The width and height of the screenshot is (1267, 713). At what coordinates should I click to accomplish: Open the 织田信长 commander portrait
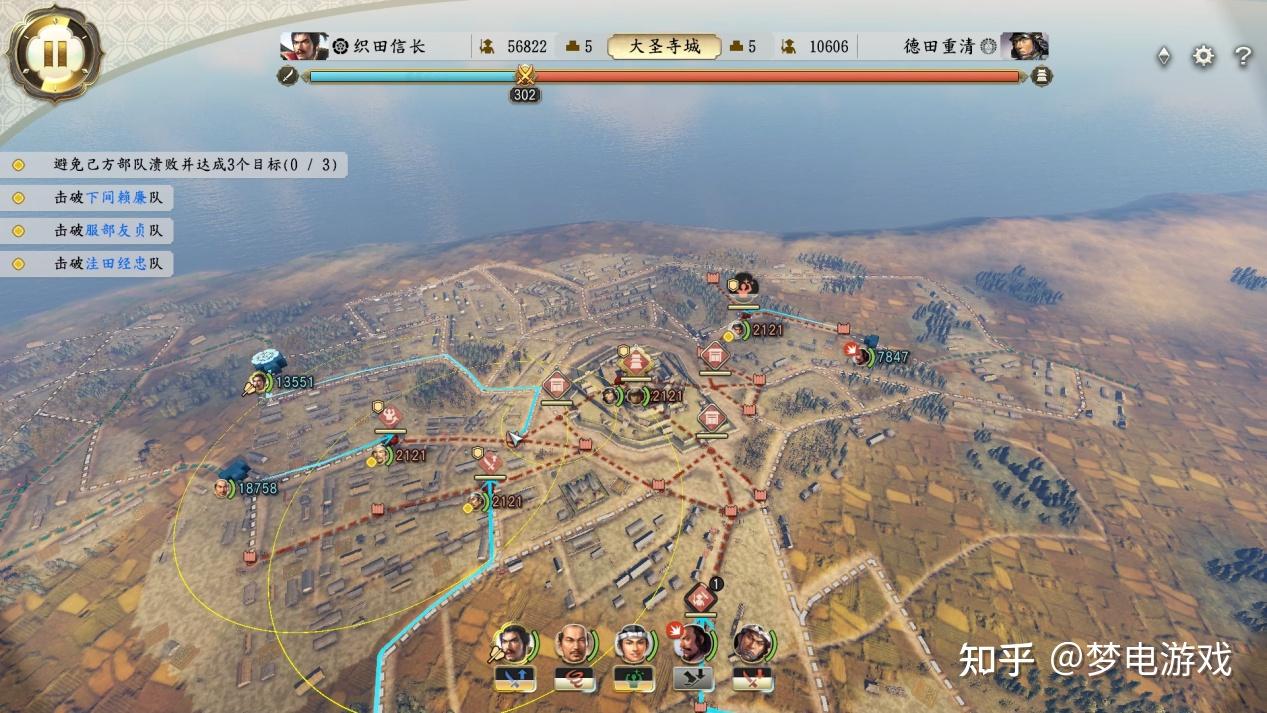pos(304,46)
